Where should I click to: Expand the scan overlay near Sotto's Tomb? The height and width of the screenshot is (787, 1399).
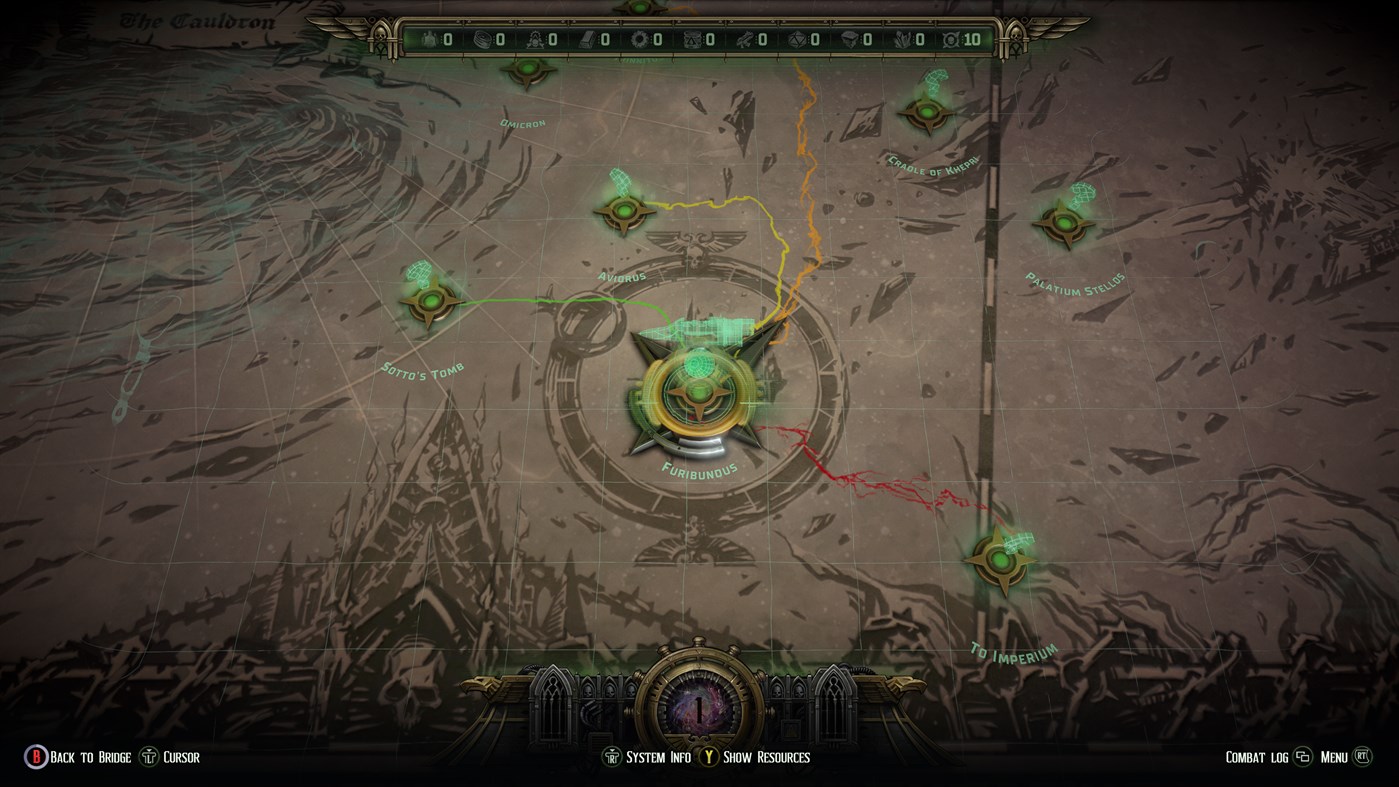point(418,272)
